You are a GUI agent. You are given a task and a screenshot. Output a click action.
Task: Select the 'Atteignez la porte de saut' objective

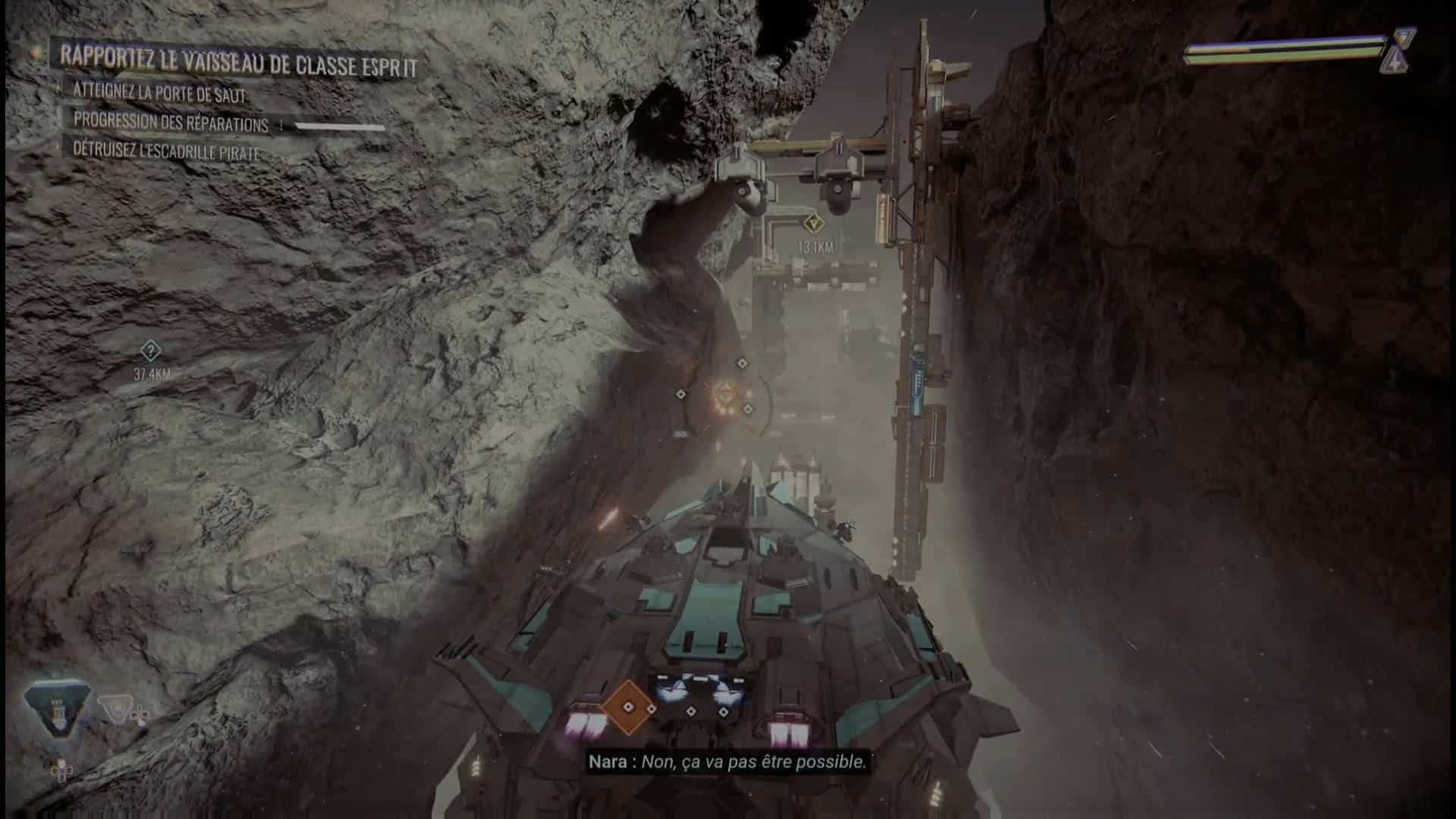(159, 93)
